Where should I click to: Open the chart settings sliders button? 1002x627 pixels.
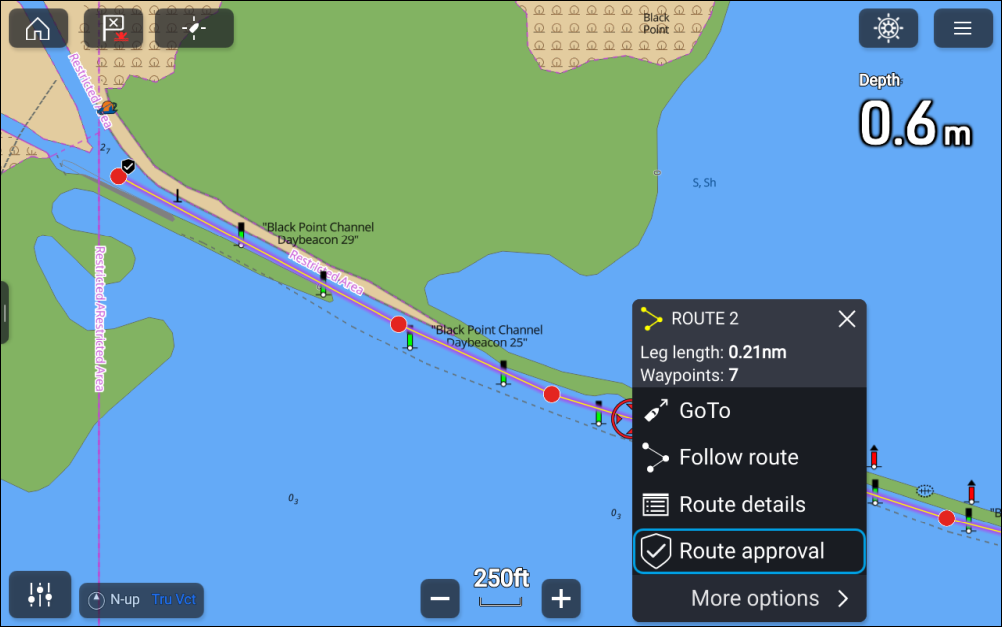tap(40, 594)
